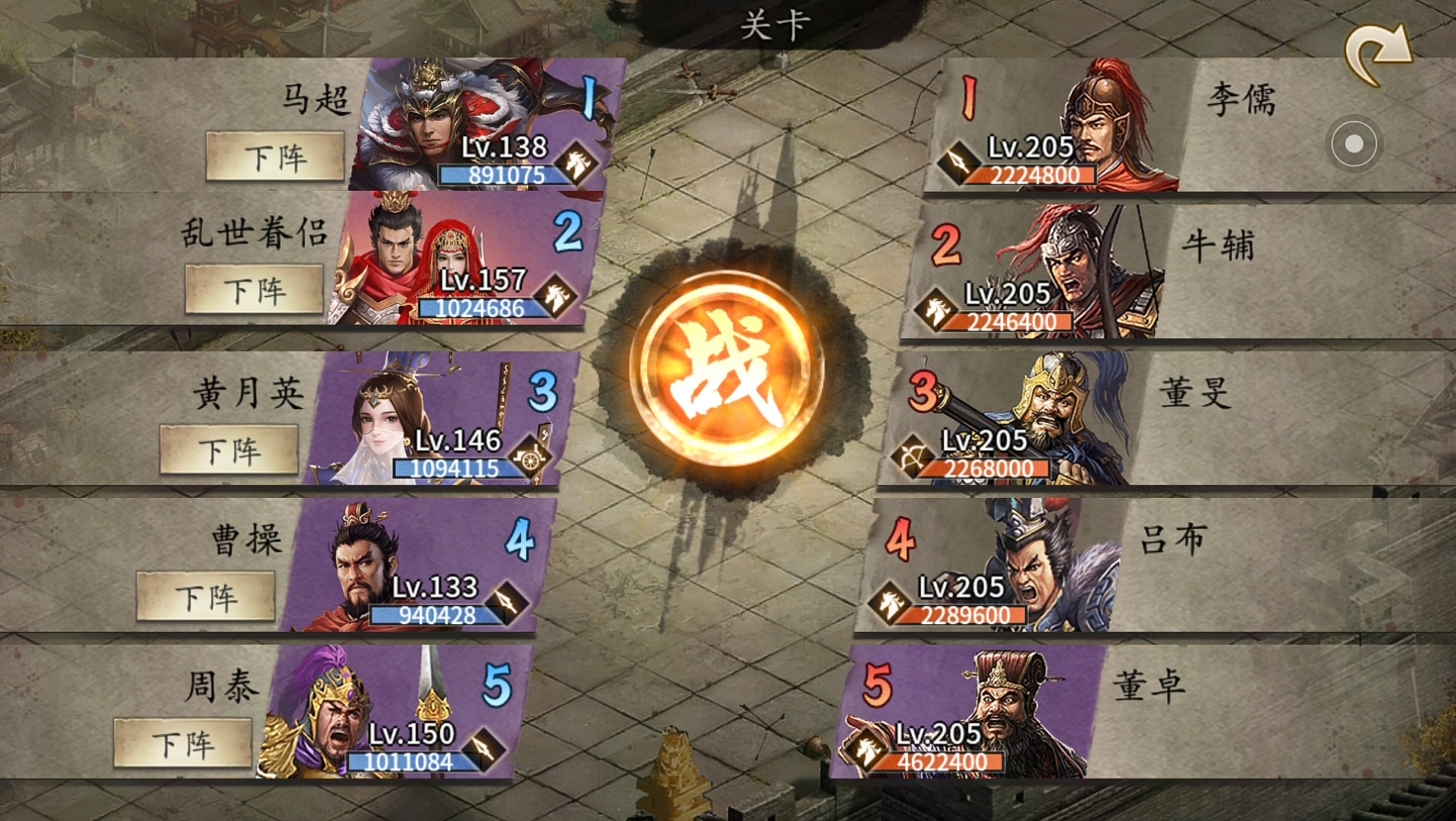Withdraw 乱世眷侣 using its 下阵 button
Image resolution: width=1456 pixels, height=821 pixels.
pos(255,290)
